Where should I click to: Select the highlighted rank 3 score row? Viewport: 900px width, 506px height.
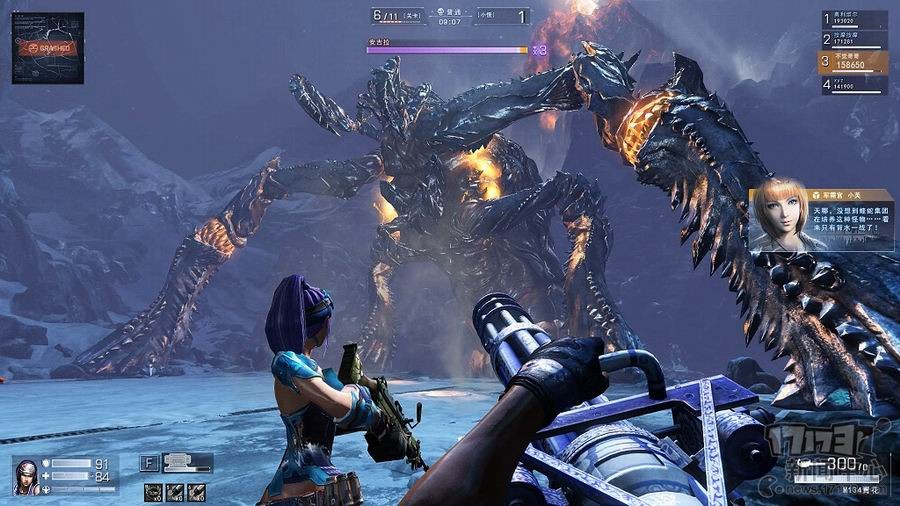[854, 62]
